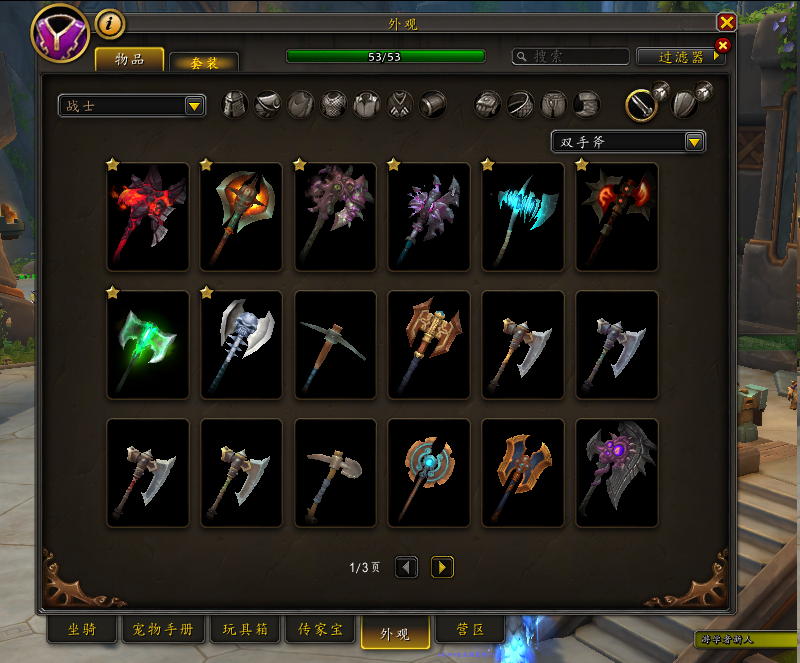The width and height of the screenshot is (800, 663).
Task: Choose the cyan glowing axe appearance
Action: point(523,217)
